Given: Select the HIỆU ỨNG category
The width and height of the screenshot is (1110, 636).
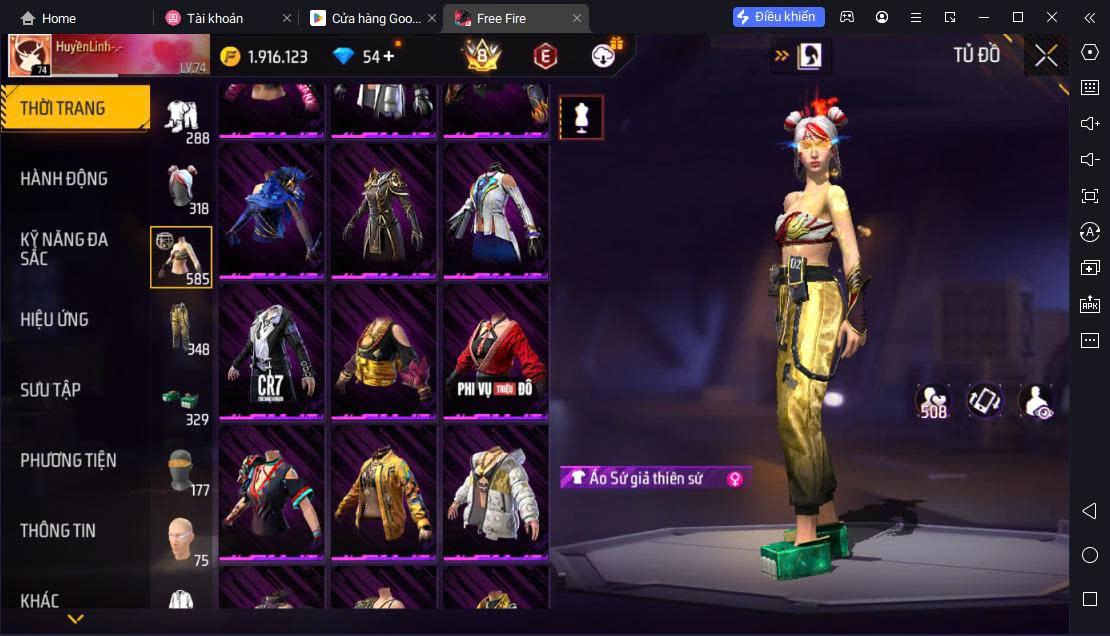Looking at the screenshot, I should click(x=55, y=320).
